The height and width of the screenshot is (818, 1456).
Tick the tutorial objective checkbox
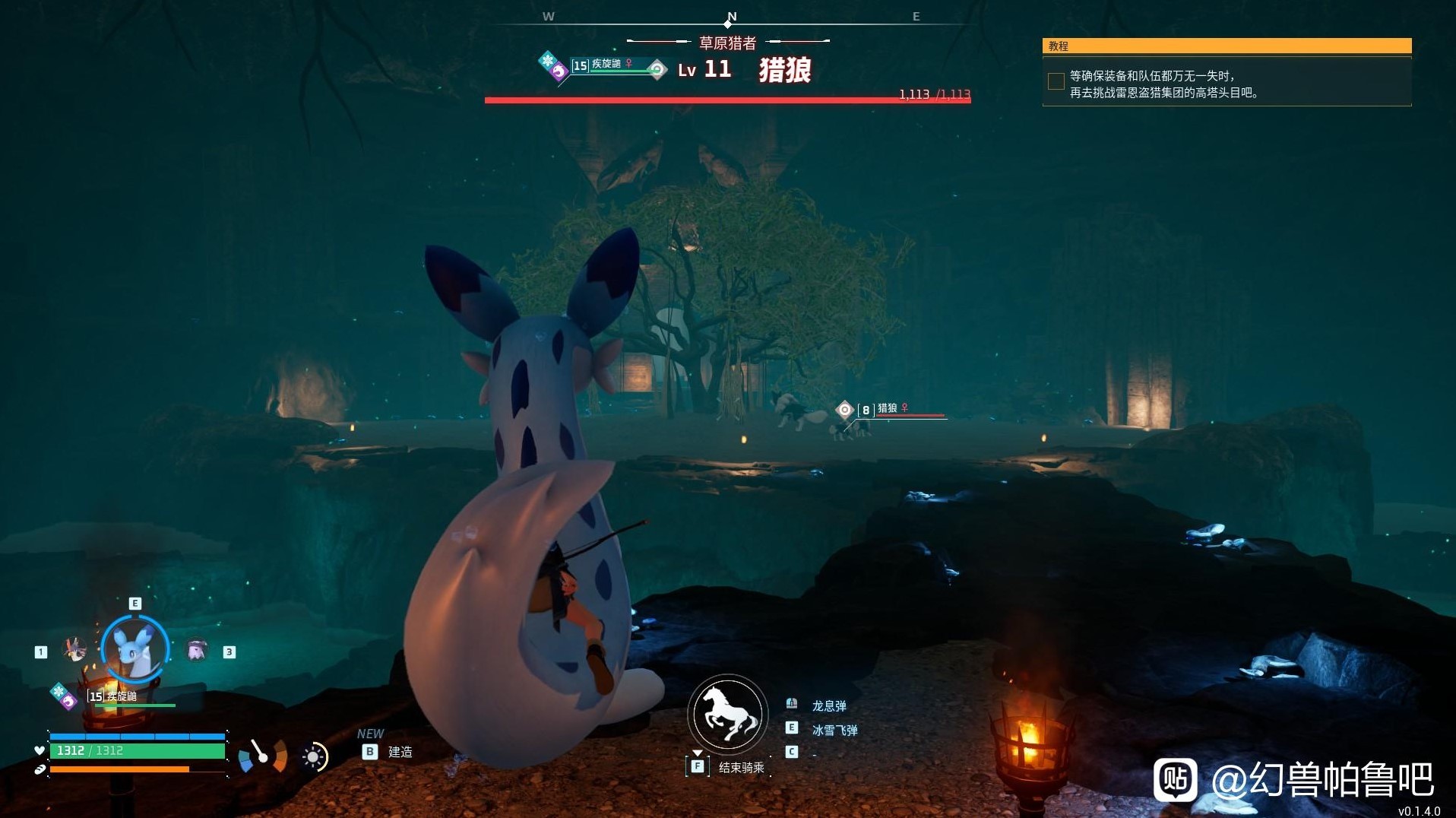coord(1056,81)
